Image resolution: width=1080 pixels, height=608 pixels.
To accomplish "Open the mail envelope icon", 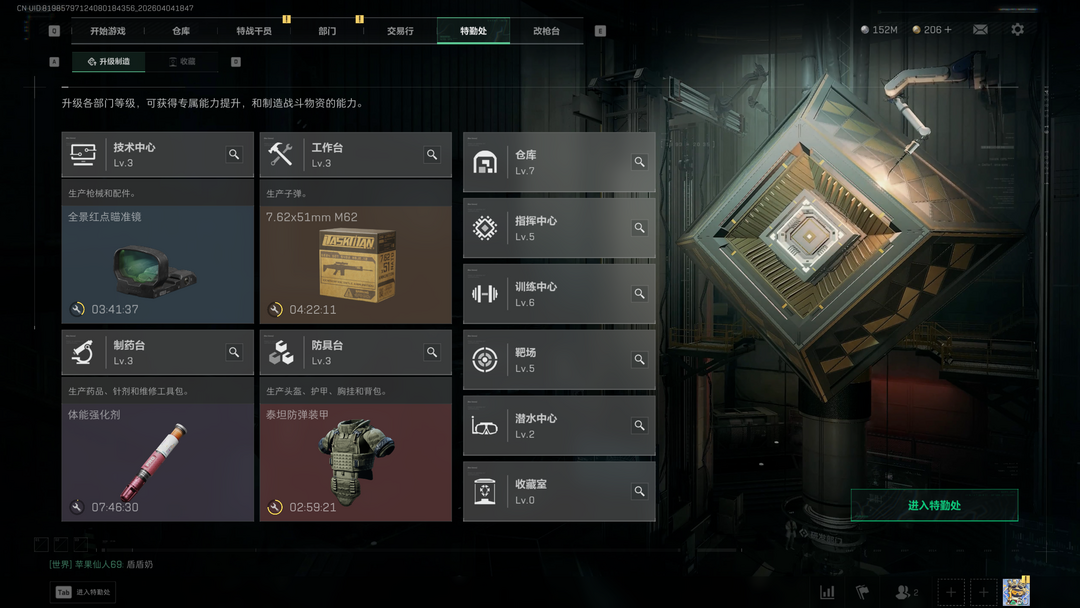I will tap(980, 30).
